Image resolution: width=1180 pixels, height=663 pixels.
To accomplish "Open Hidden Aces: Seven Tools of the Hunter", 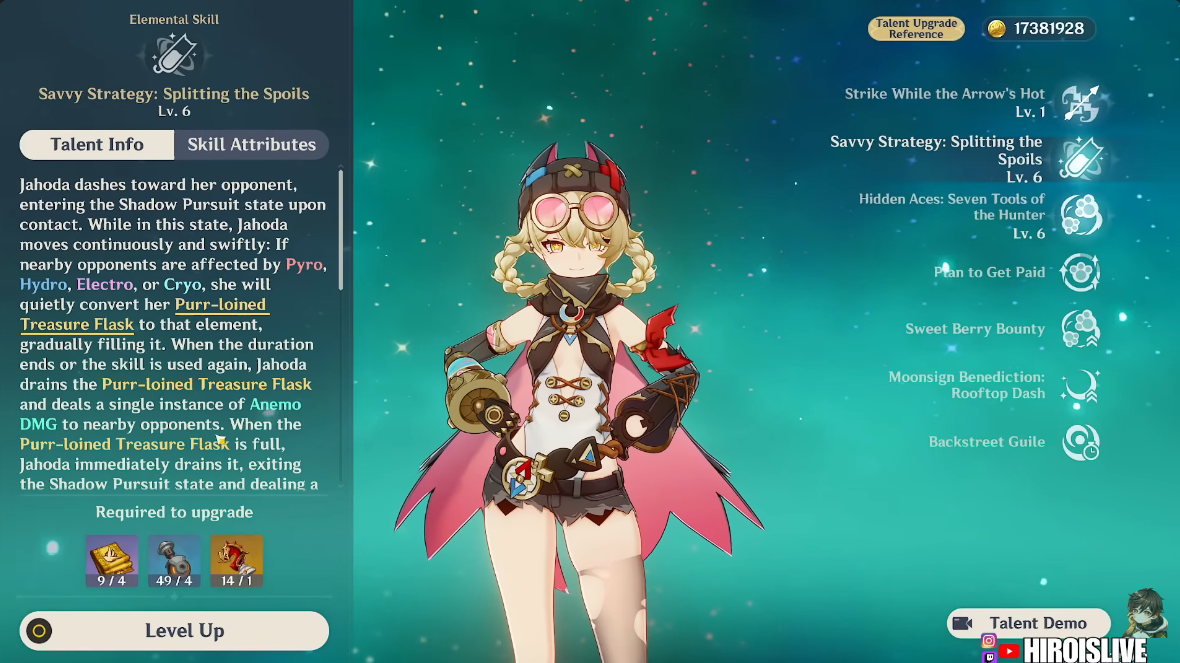I will coord(1080,215).
